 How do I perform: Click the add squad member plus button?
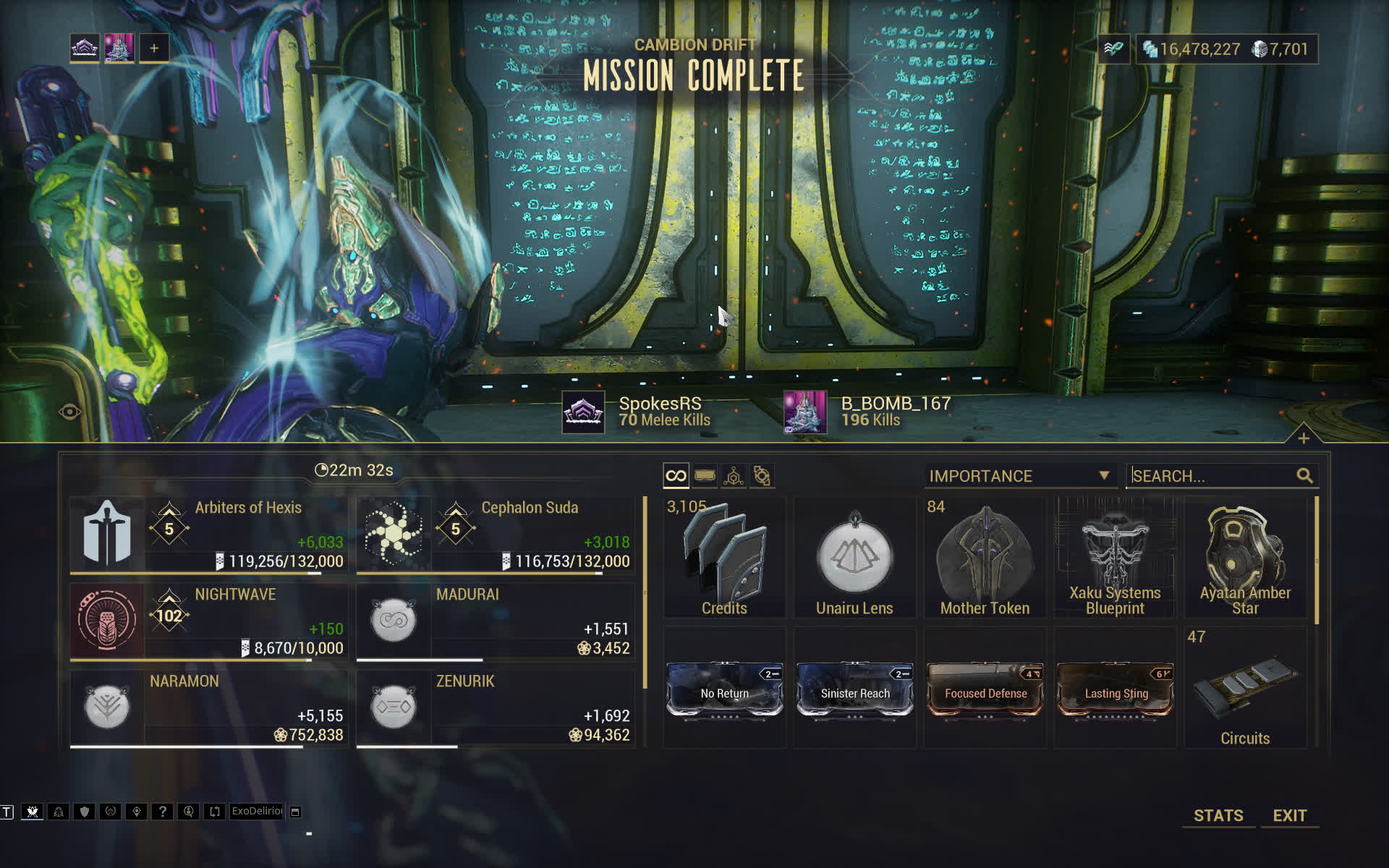click(x=154, y=48)
